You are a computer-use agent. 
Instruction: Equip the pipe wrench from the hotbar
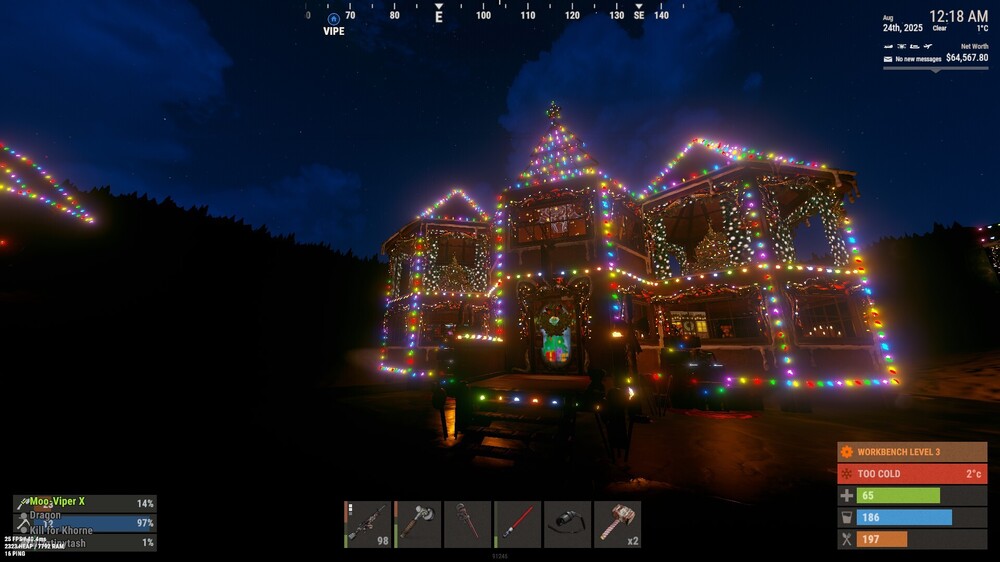click(x=468, y=524)
